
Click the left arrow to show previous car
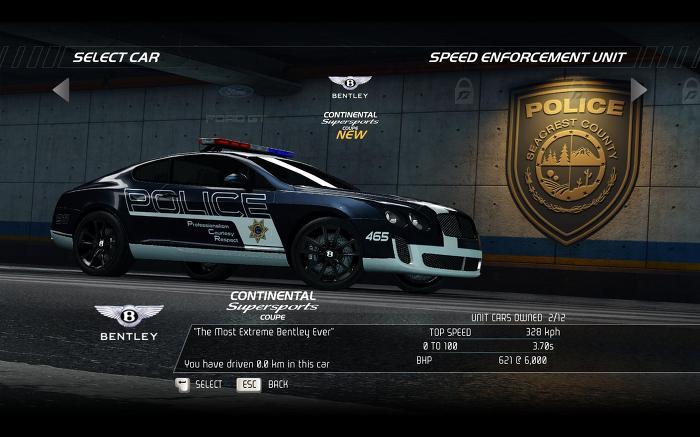point(61,91)
